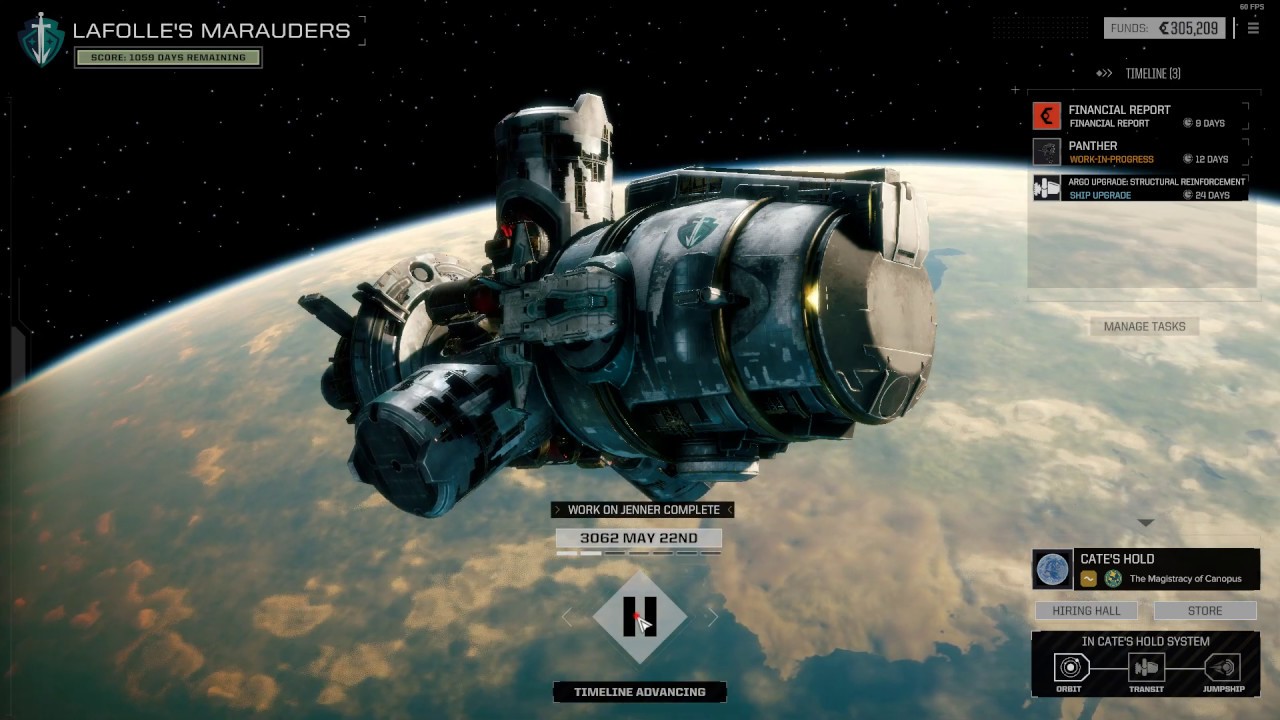This screenshot has height=720, width=1280.
Task: Open the hamburger menu beside funds
Action: click(x=1253, y=28)
